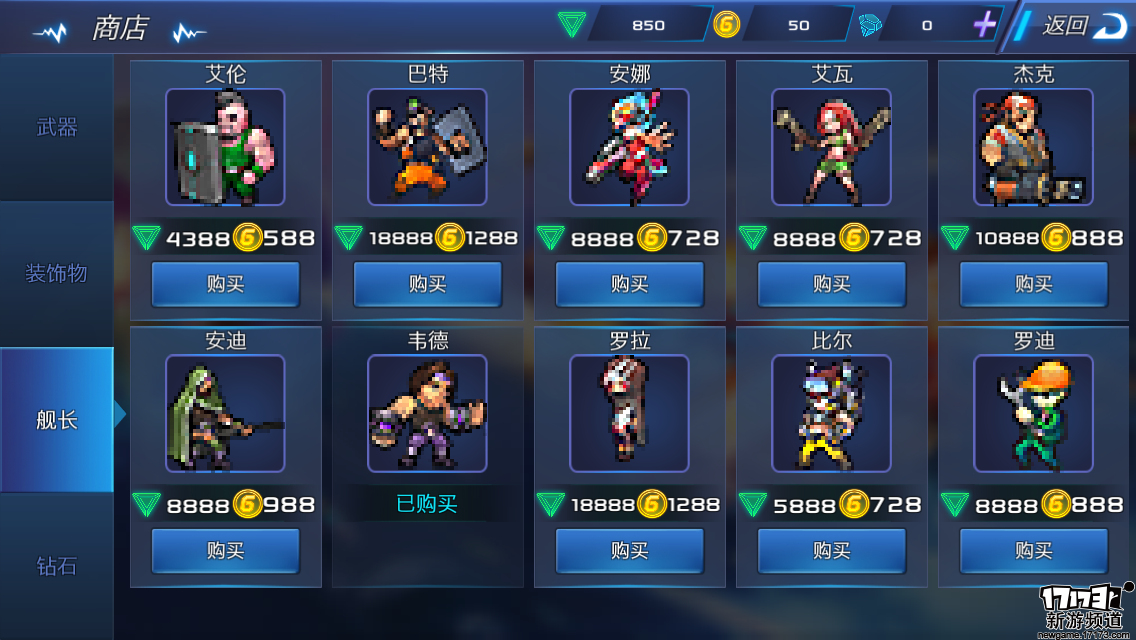Open the 装饰物 decorations tab
1136x640 pixels.
pyautogui.click(x=57, y=273)
